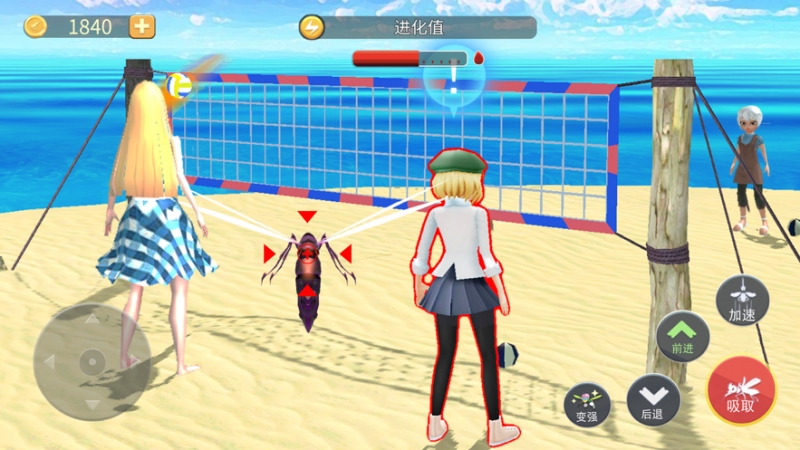Viewport: 800px width, 450px height.
Task: Tap the 后退 backward button
Action: pyautogui.click(x=653, y=400)
